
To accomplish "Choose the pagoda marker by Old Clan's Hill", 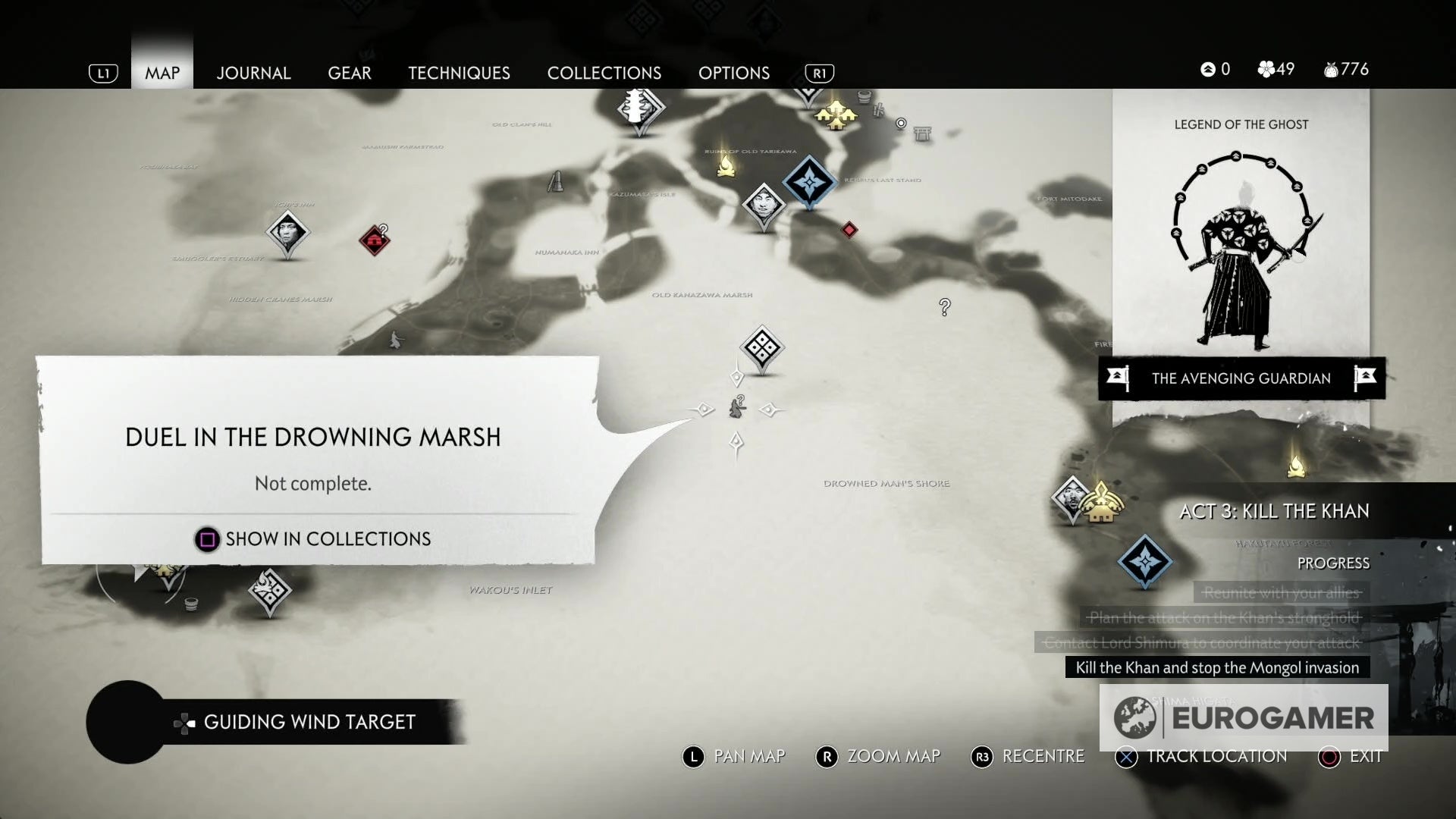I will pyautogui.click(x=639, y=108).
